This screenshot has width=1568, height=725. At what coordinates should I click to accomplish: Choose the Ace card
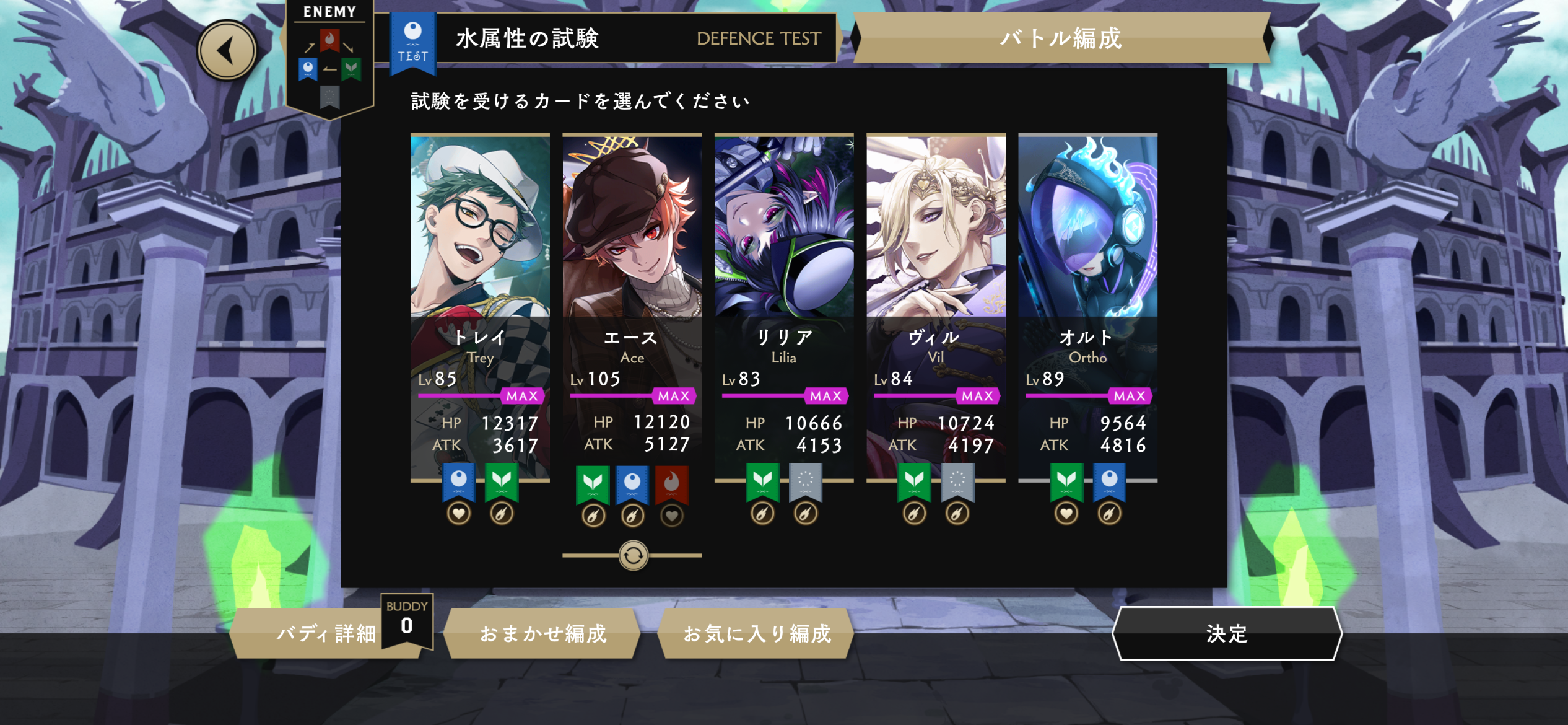(x=632, y=279)
